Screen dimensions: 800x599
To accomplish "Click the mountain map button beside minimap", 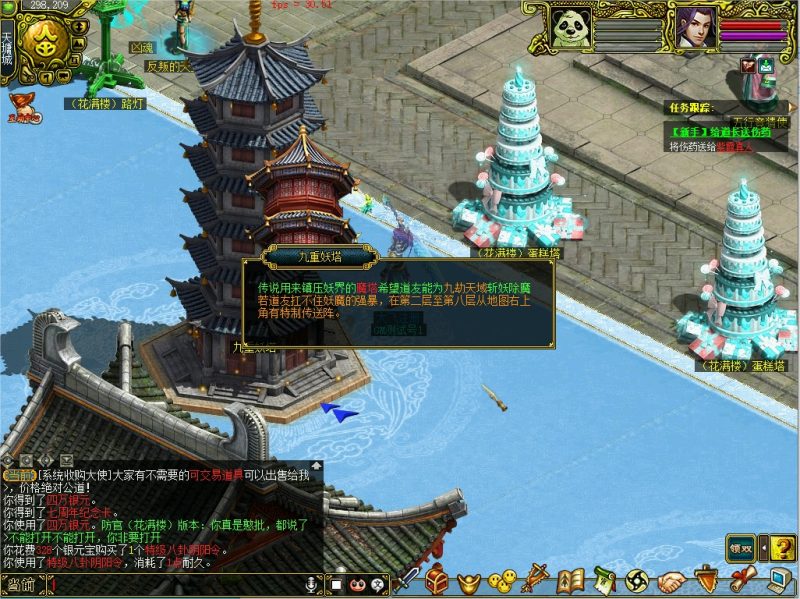I will coord(80,44).
